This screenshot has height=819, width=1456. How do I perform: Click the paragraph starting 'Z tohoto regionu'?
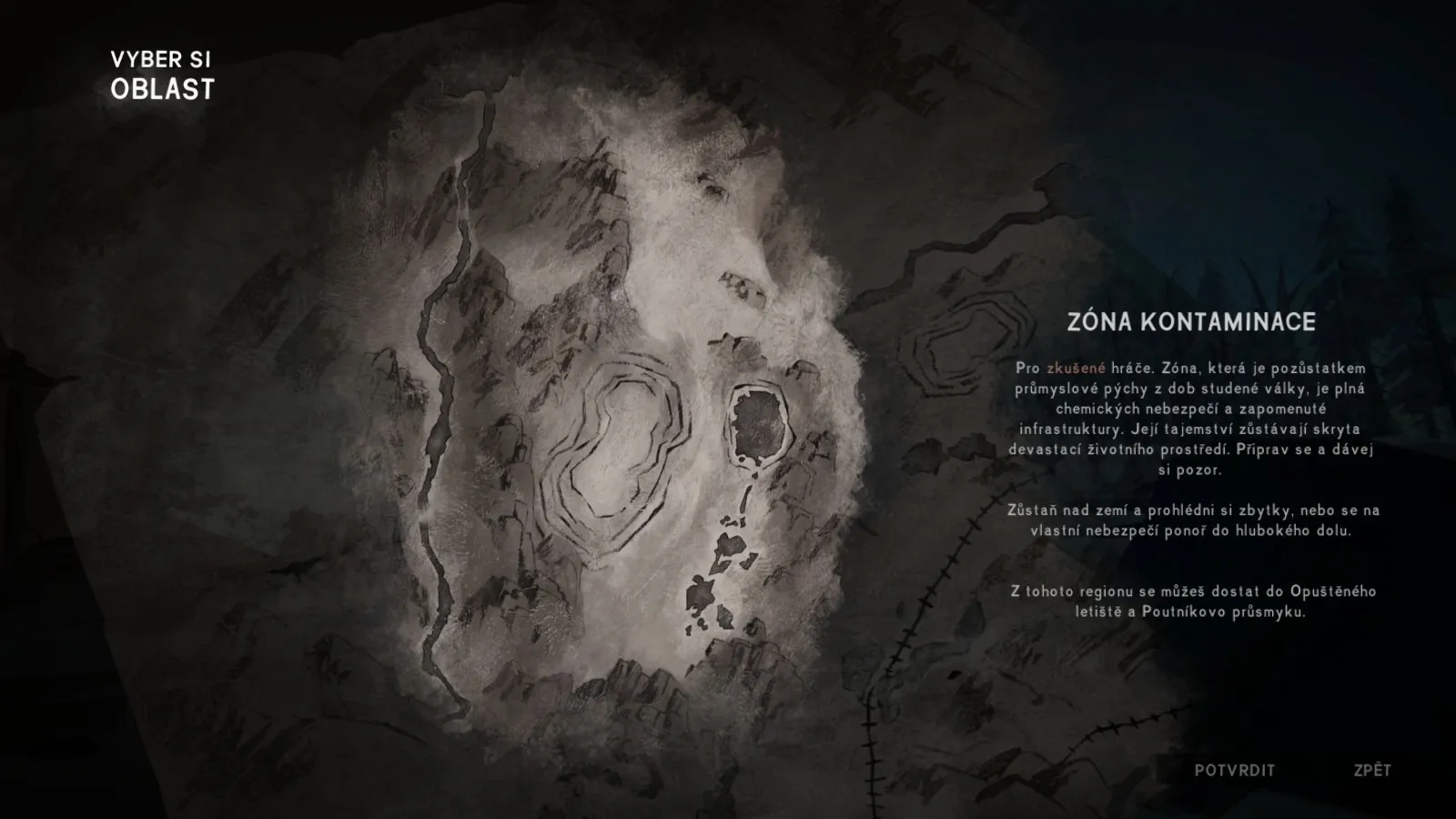1183,602
